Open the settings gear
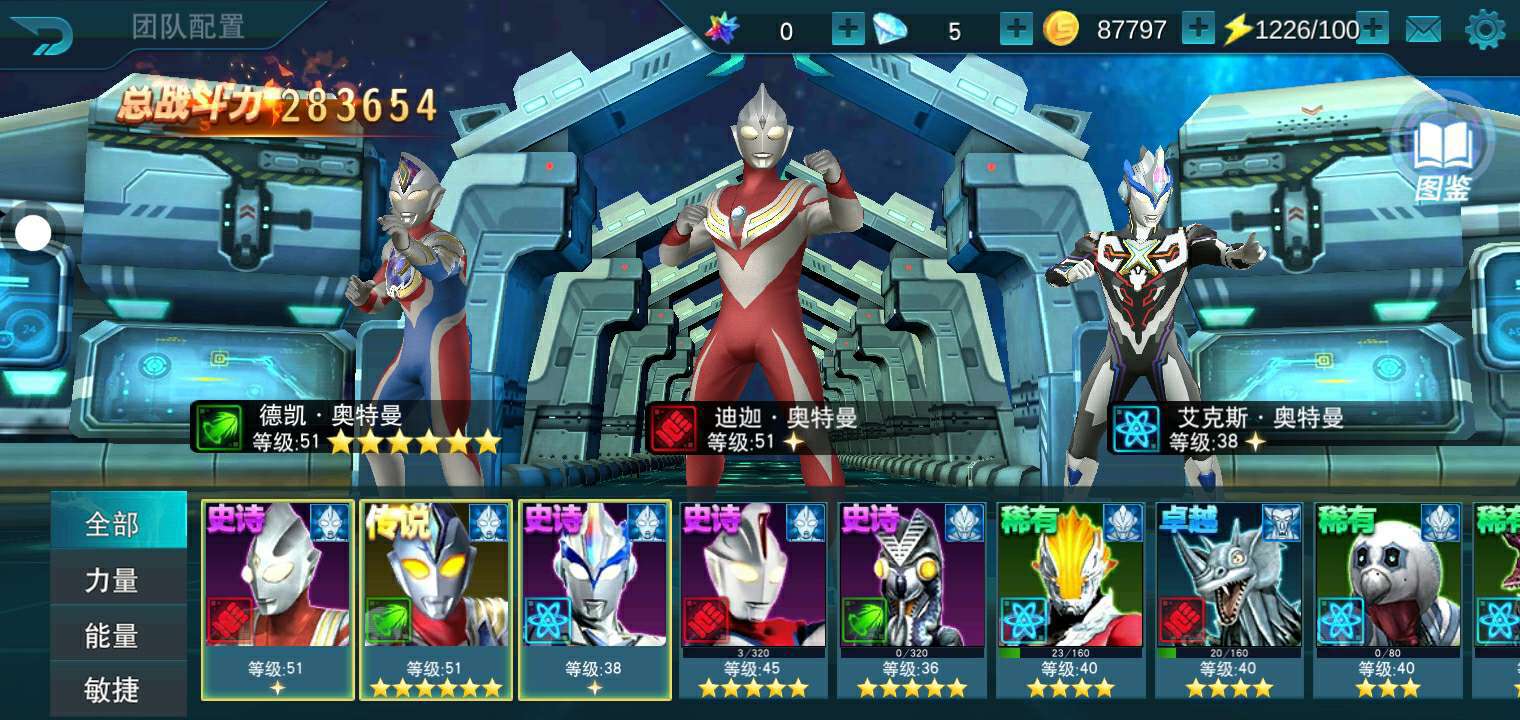This screenshot has width=1520, height=720. coord(1484,30)
